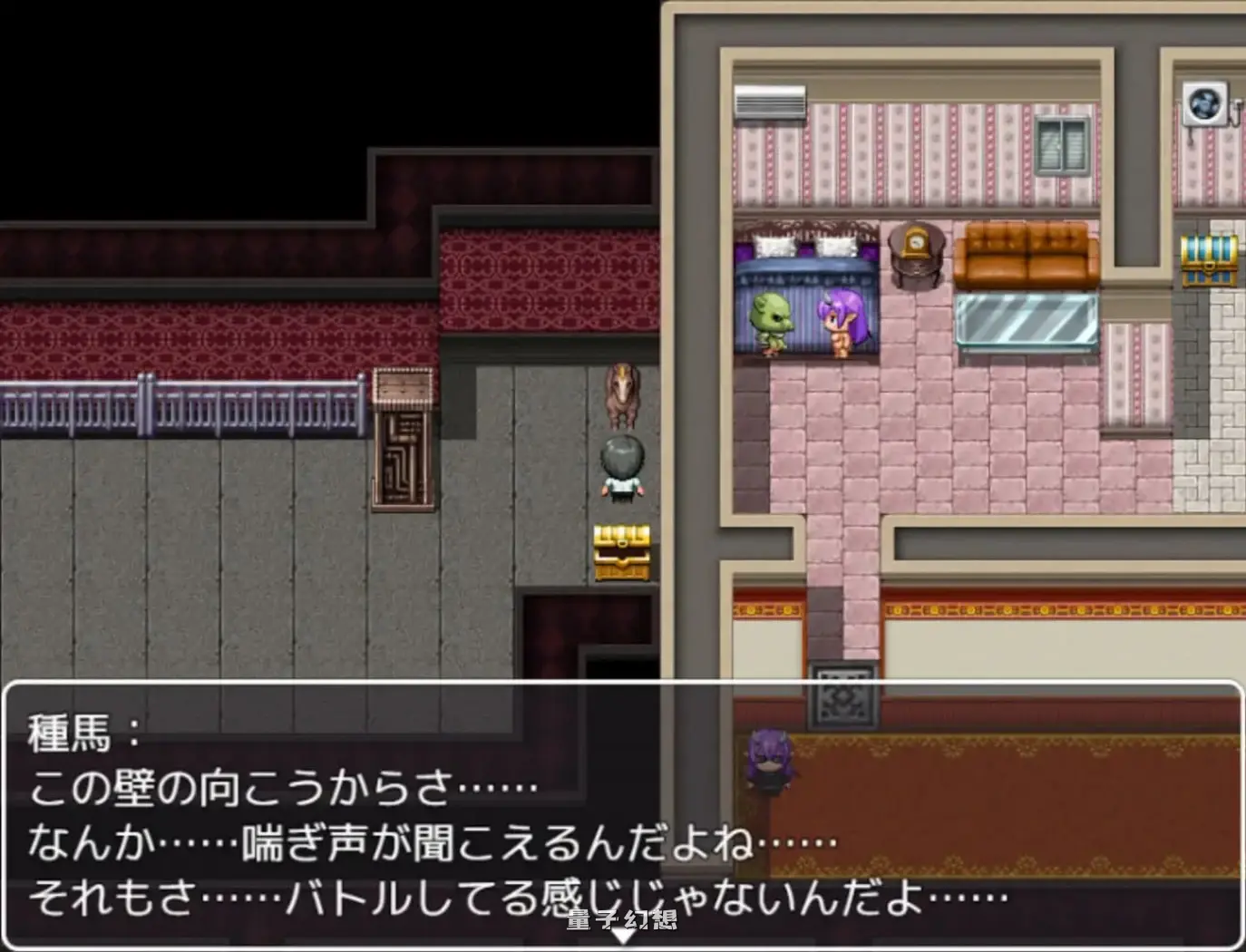Viewport: 1246px width, 952px height.
Task: Advance the 種馬 dialogue box
Action: (x=623, y=816)
